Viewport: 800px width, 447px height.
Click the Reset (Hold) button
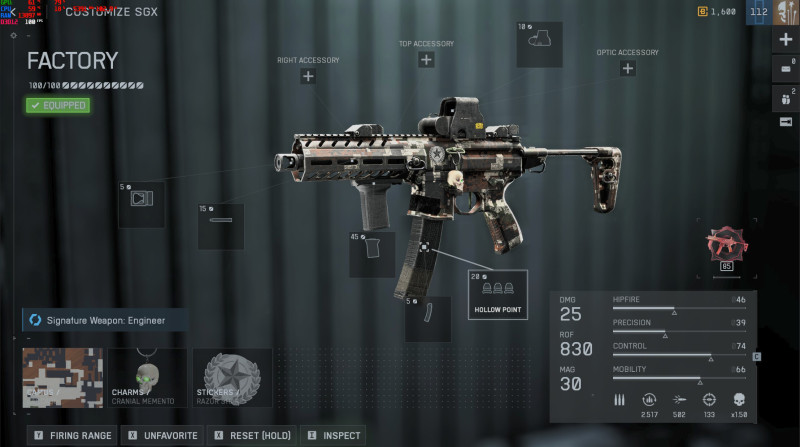click(252, 436)
